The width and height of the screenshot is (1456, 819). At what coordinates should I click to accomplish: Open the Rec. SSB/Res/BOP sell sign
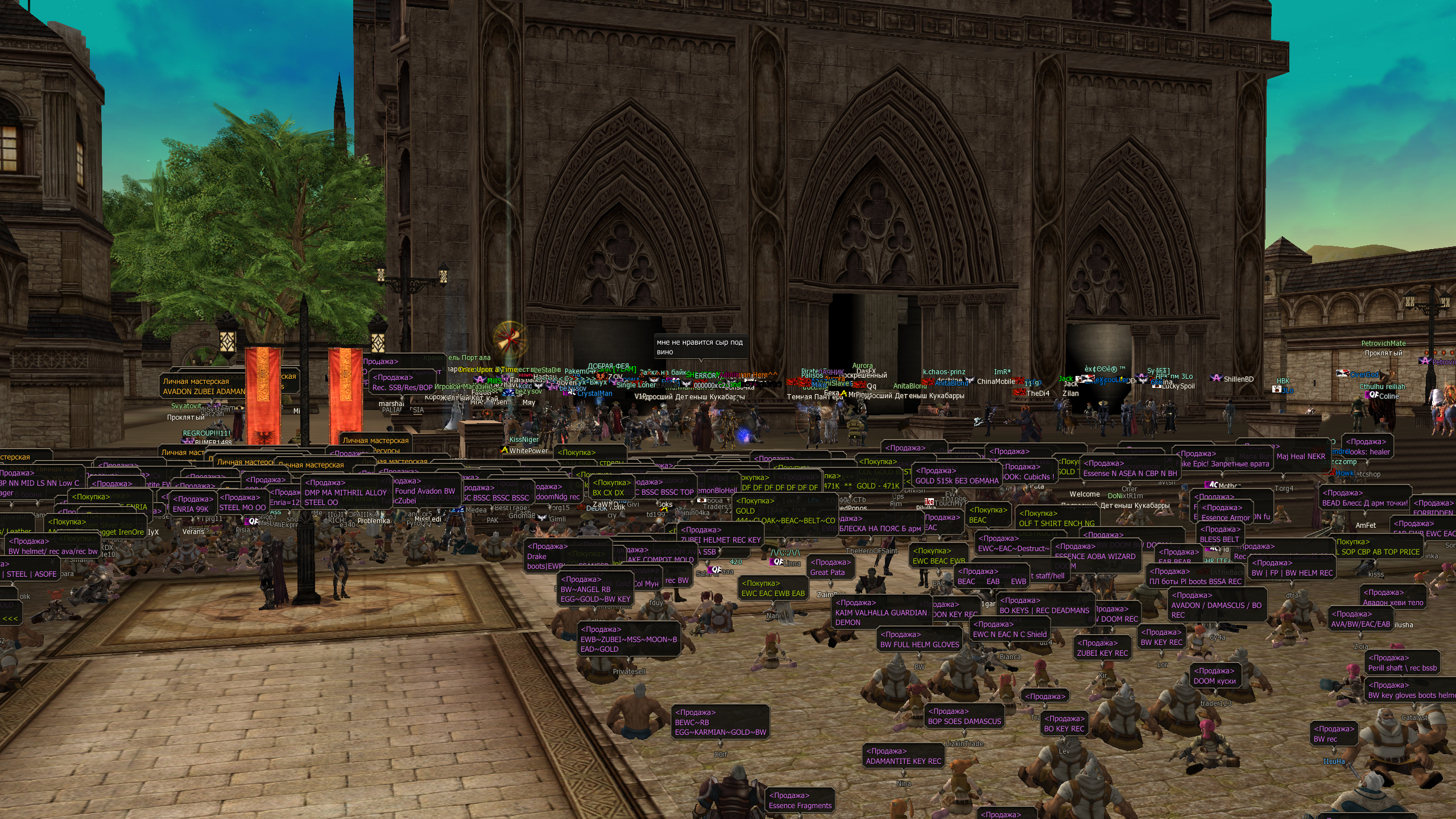click(402, 383)
